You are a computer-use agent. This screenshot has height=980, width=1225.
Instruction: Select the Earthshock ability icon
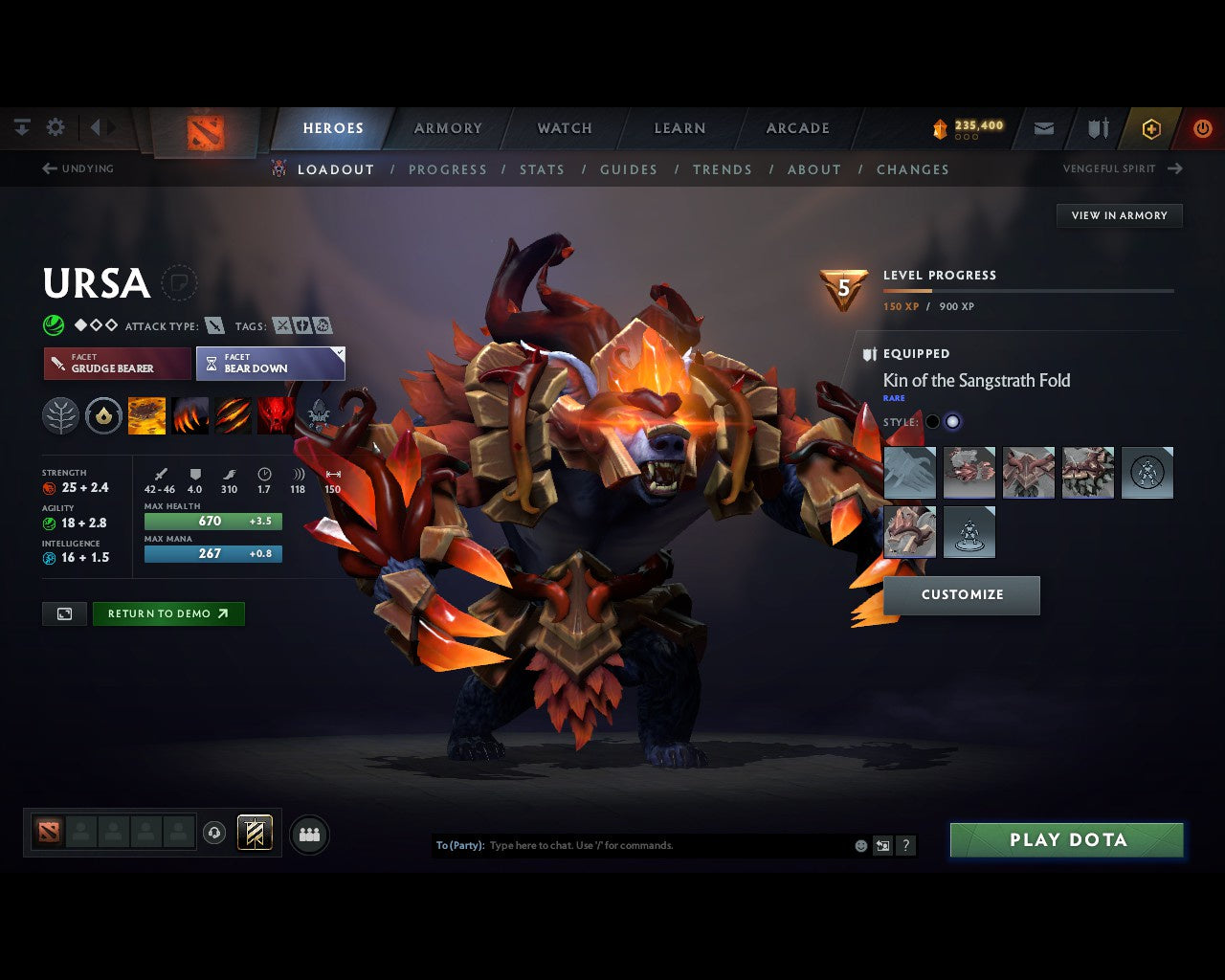pos(146,415)
